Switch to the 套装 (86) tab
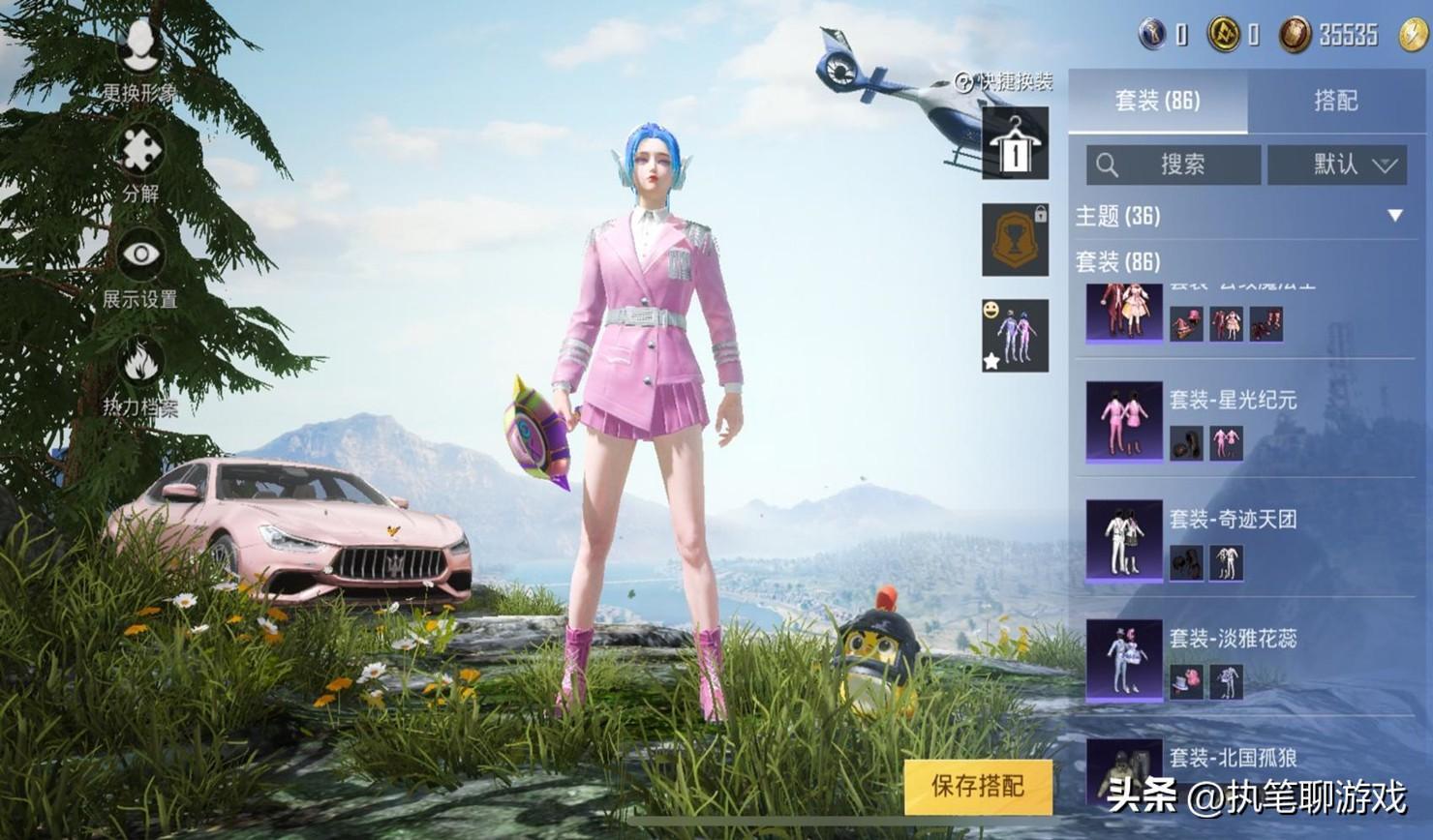1433x840 pixels. coord(1157,101)
